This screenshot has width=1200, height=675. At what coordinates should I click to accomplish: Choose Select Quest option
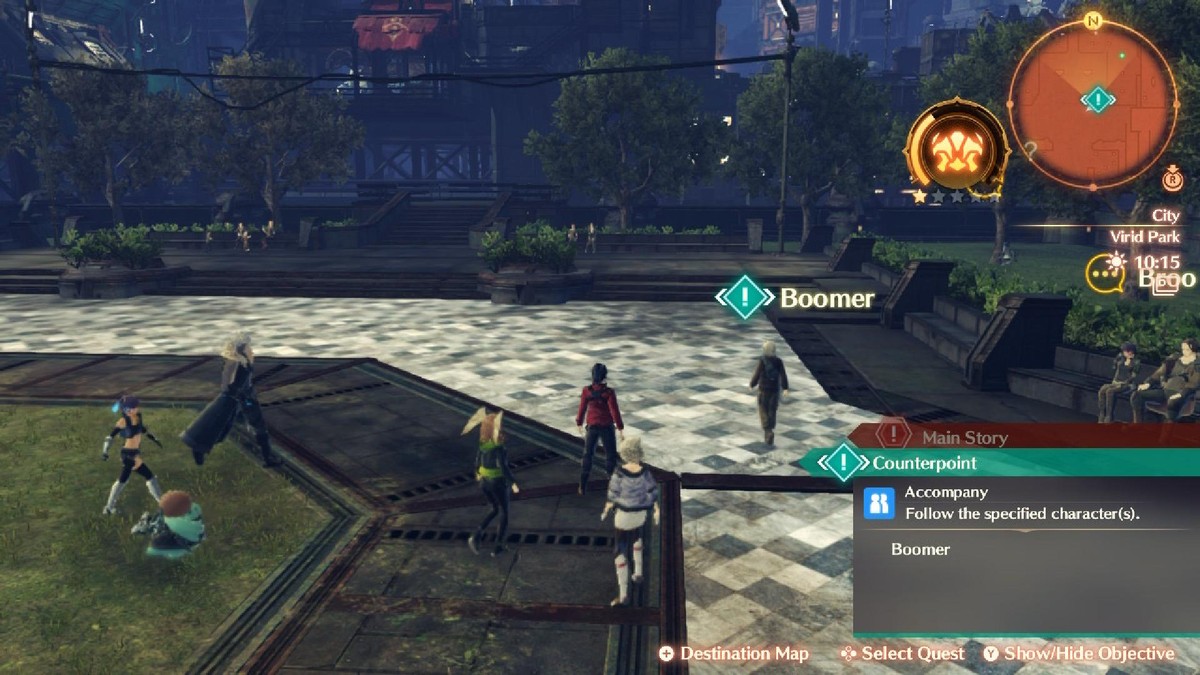902,654
